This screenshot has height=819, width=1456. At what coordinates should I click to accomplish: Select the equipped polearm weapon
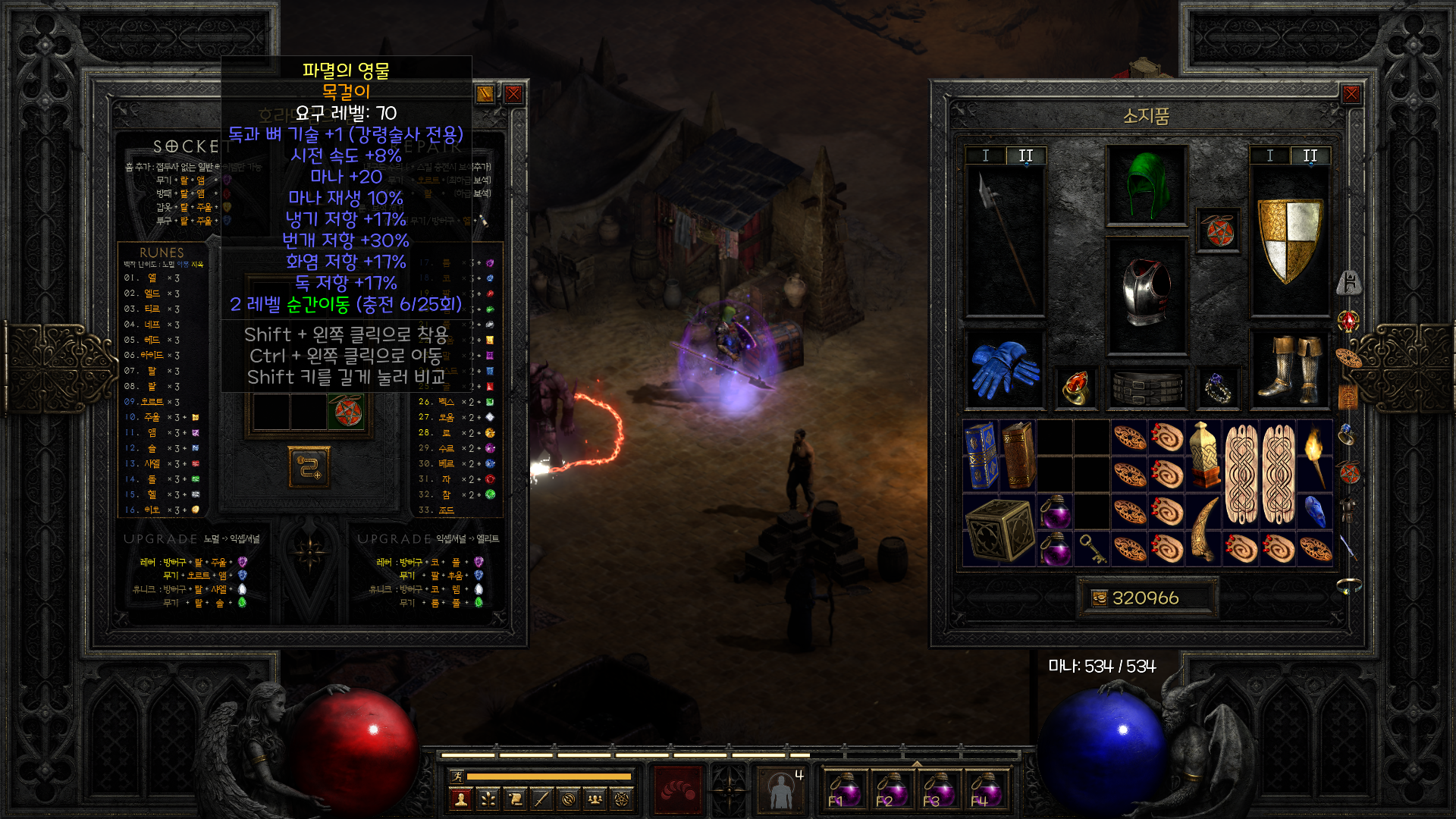(x=1006, y=241)
